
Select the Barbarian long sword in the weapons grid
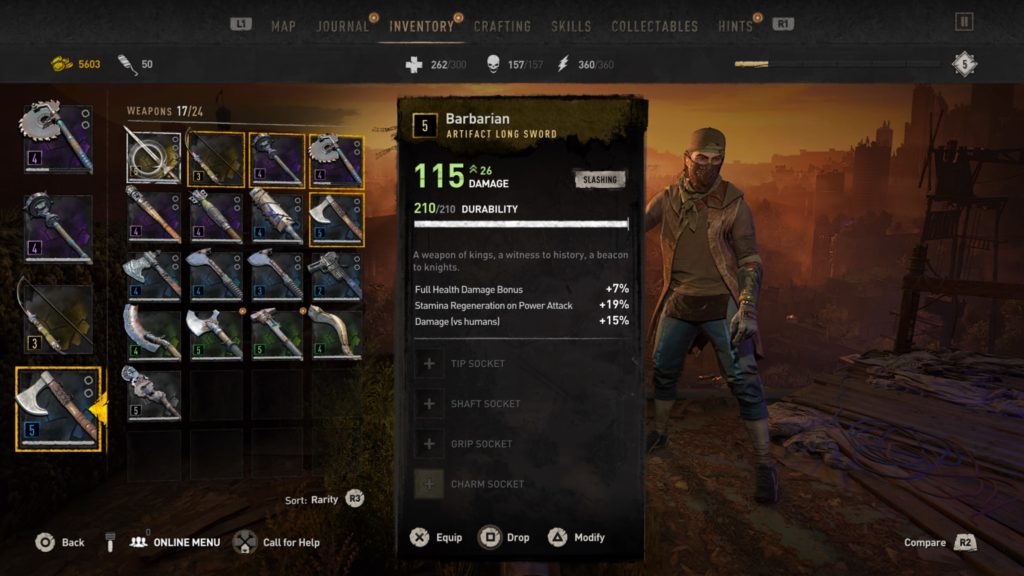click(154, 159)
